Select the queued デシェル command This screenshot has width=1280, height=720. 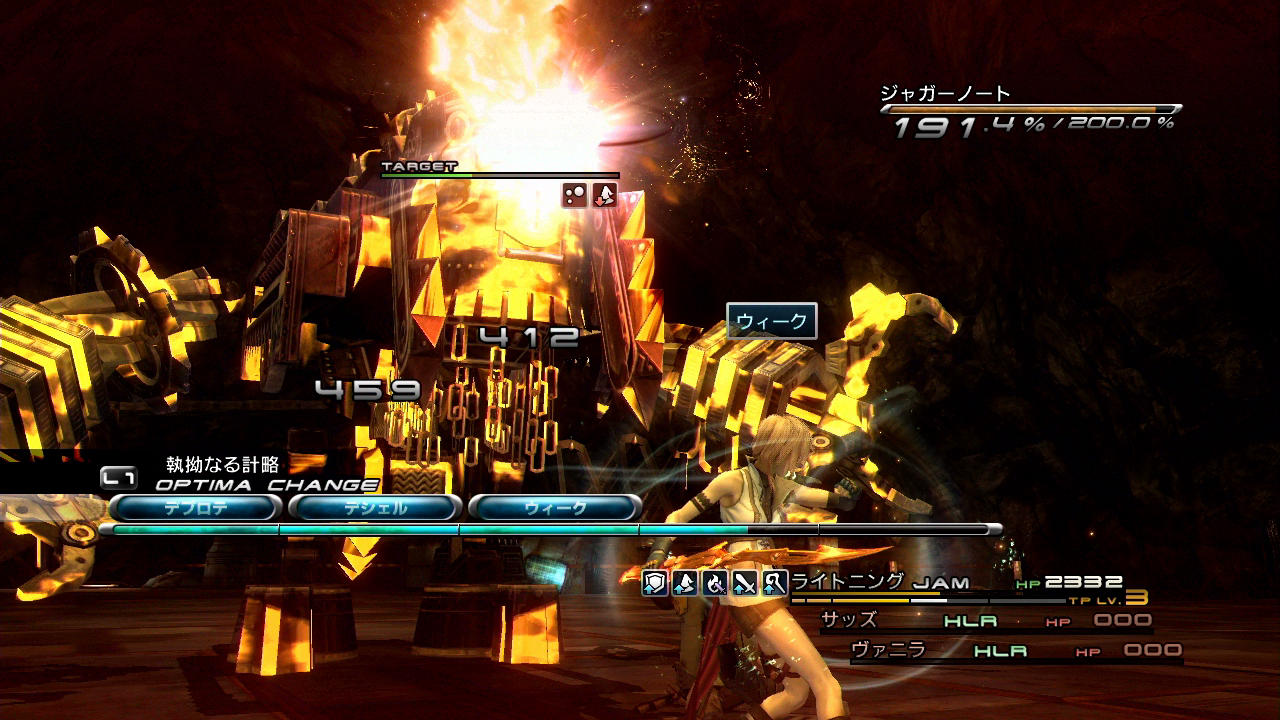[x=375, y=508]
